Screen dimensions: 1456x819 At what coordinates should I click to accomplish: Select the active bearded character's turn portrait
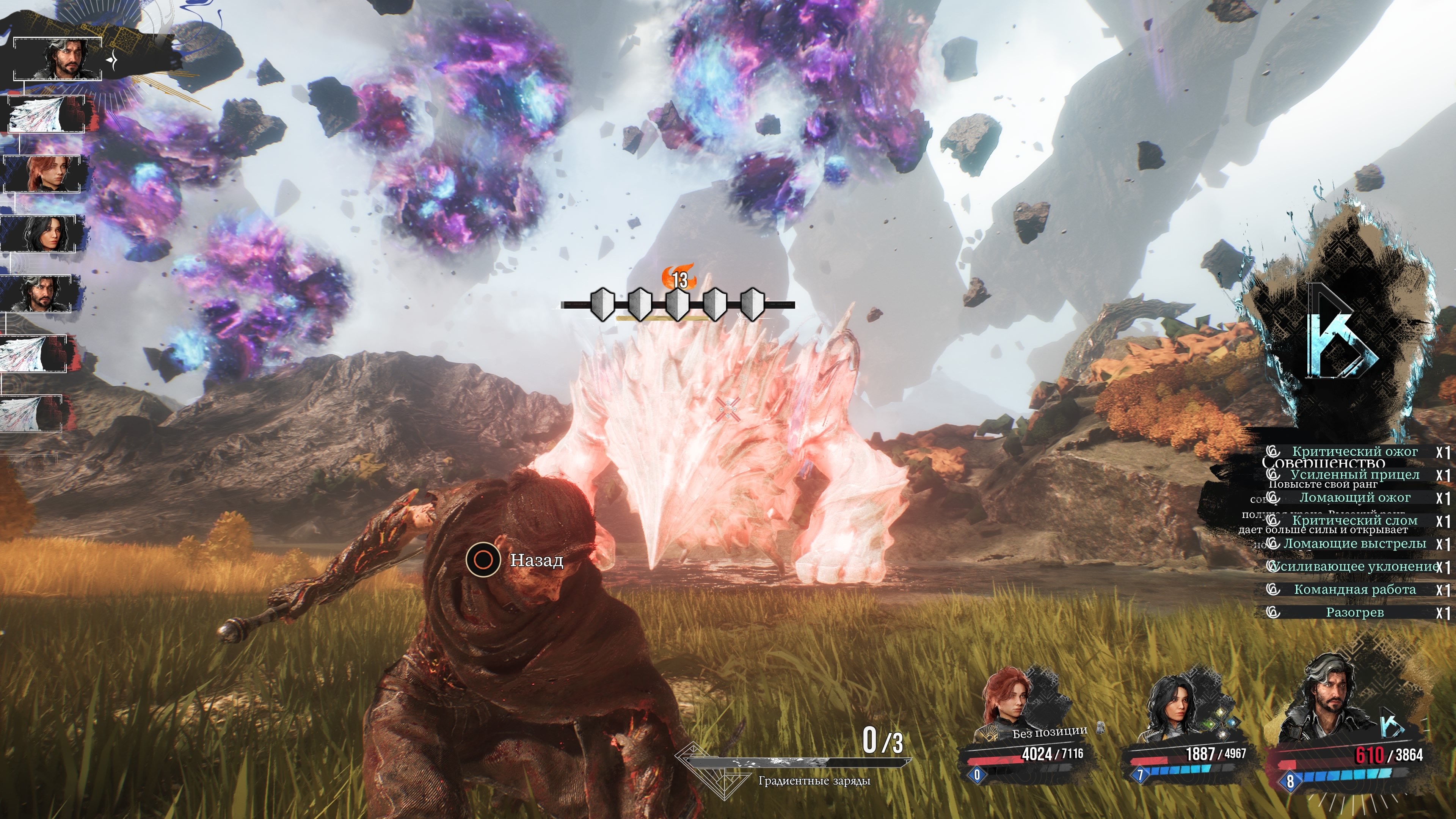pos(58,59)
